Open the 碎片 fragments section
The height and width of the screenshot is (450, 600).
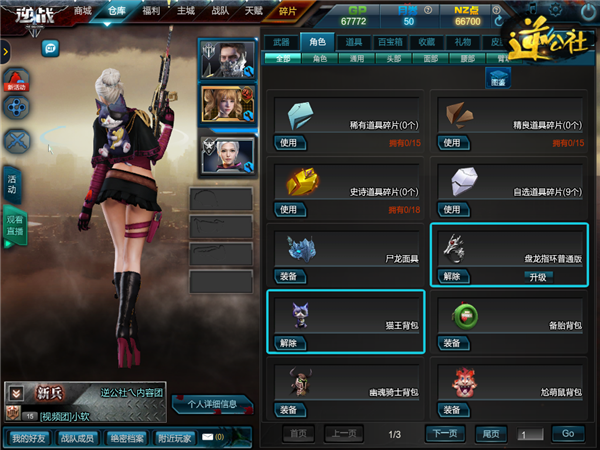click(x=288, y=11)
